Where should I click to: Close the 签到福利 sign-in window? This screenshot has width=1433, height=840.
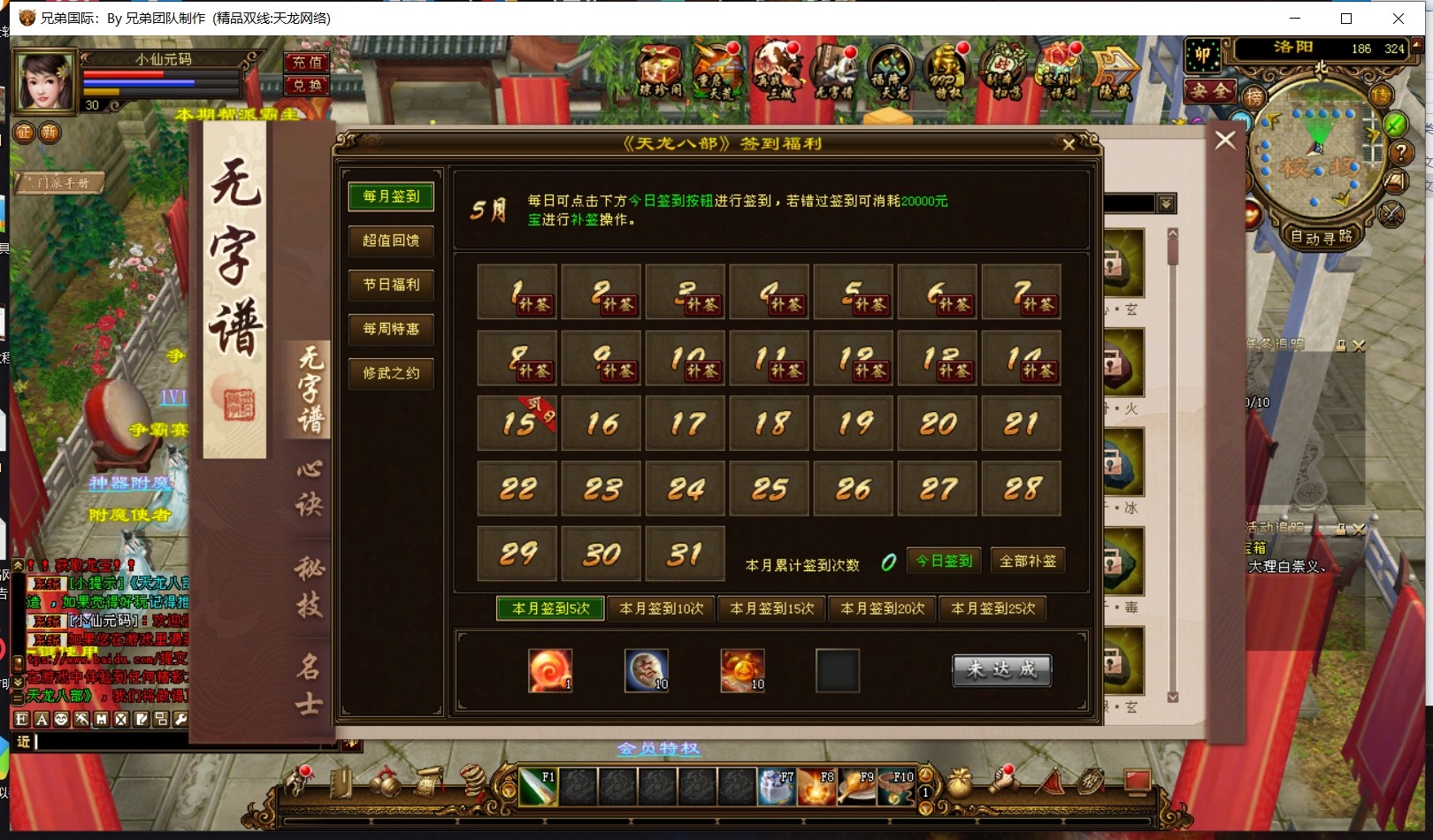coord(1069,144)
